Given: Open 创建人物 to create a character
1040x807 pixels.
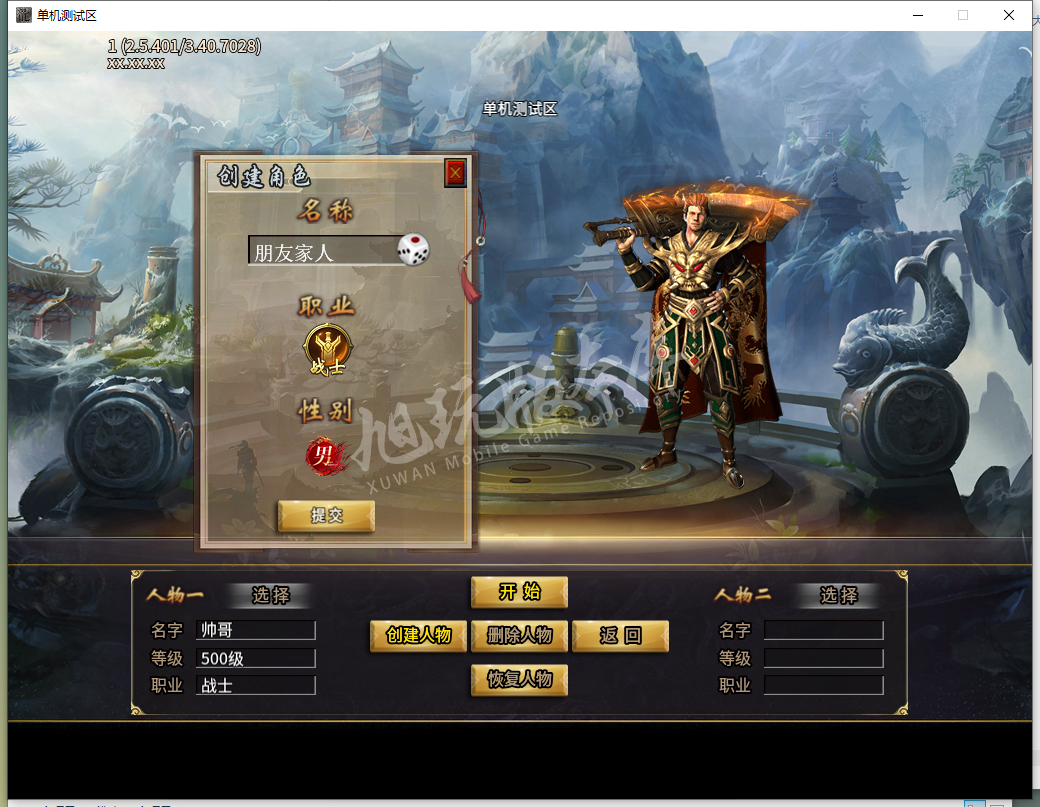Looking at the screenshot, I should point(418,636).
